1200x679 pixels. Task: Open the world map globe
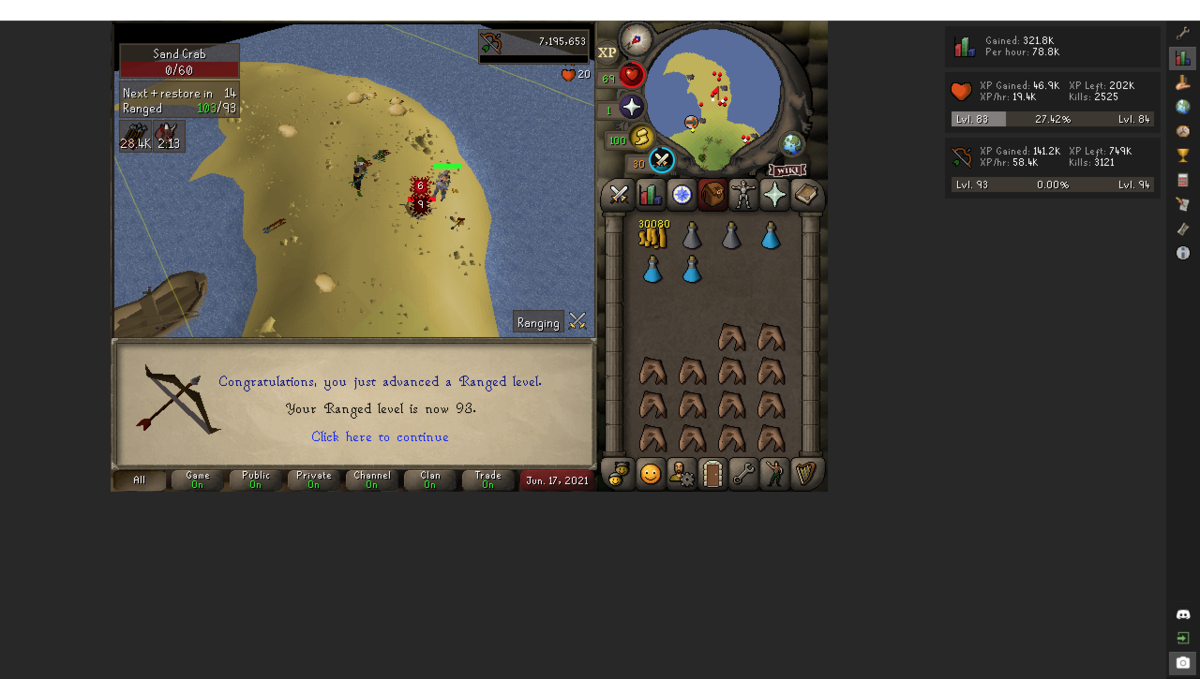792,144
